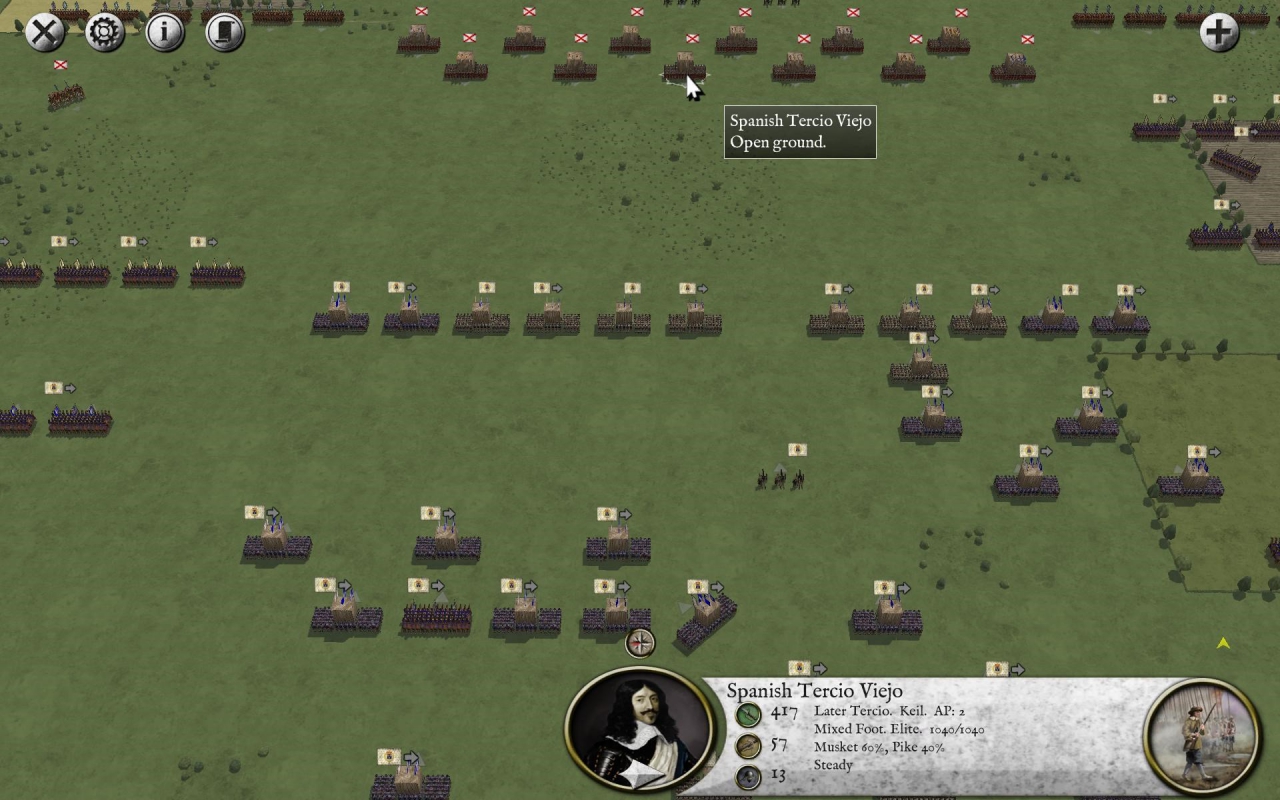Open the gear settings menu
The image size is (1280, 800).
(x=105, y=32)
